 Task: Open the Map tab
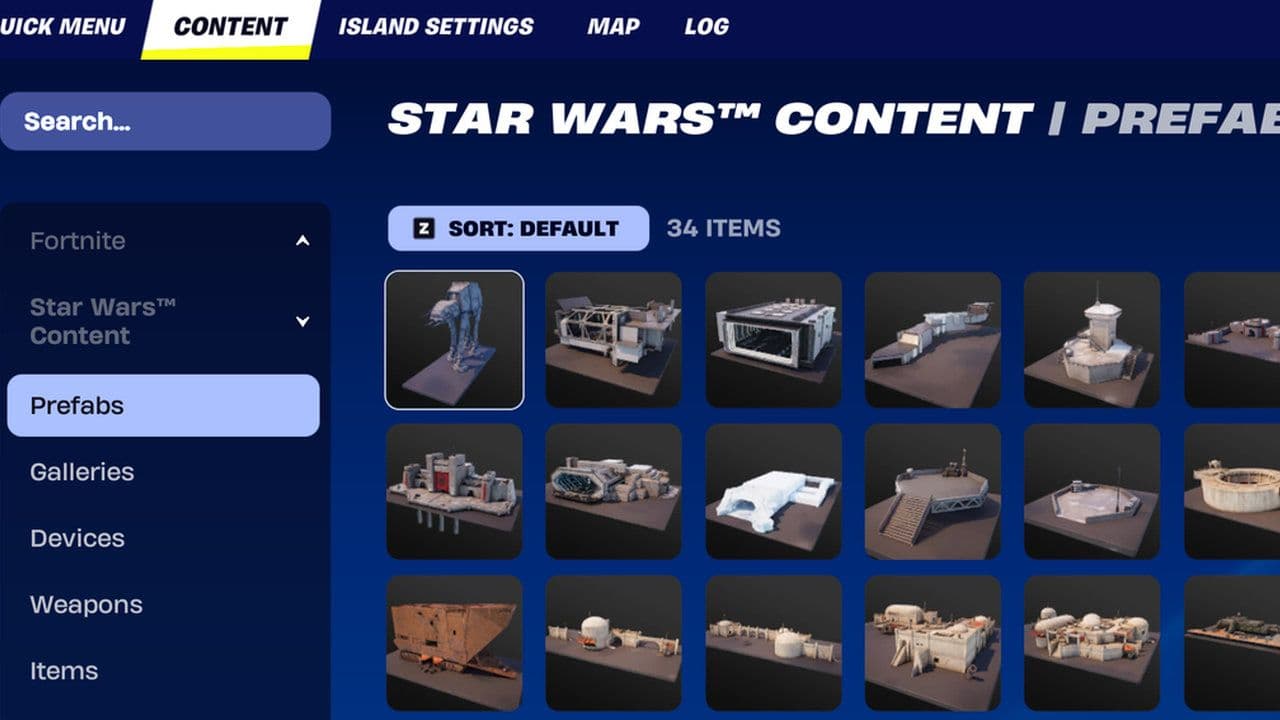click(611, 27)
